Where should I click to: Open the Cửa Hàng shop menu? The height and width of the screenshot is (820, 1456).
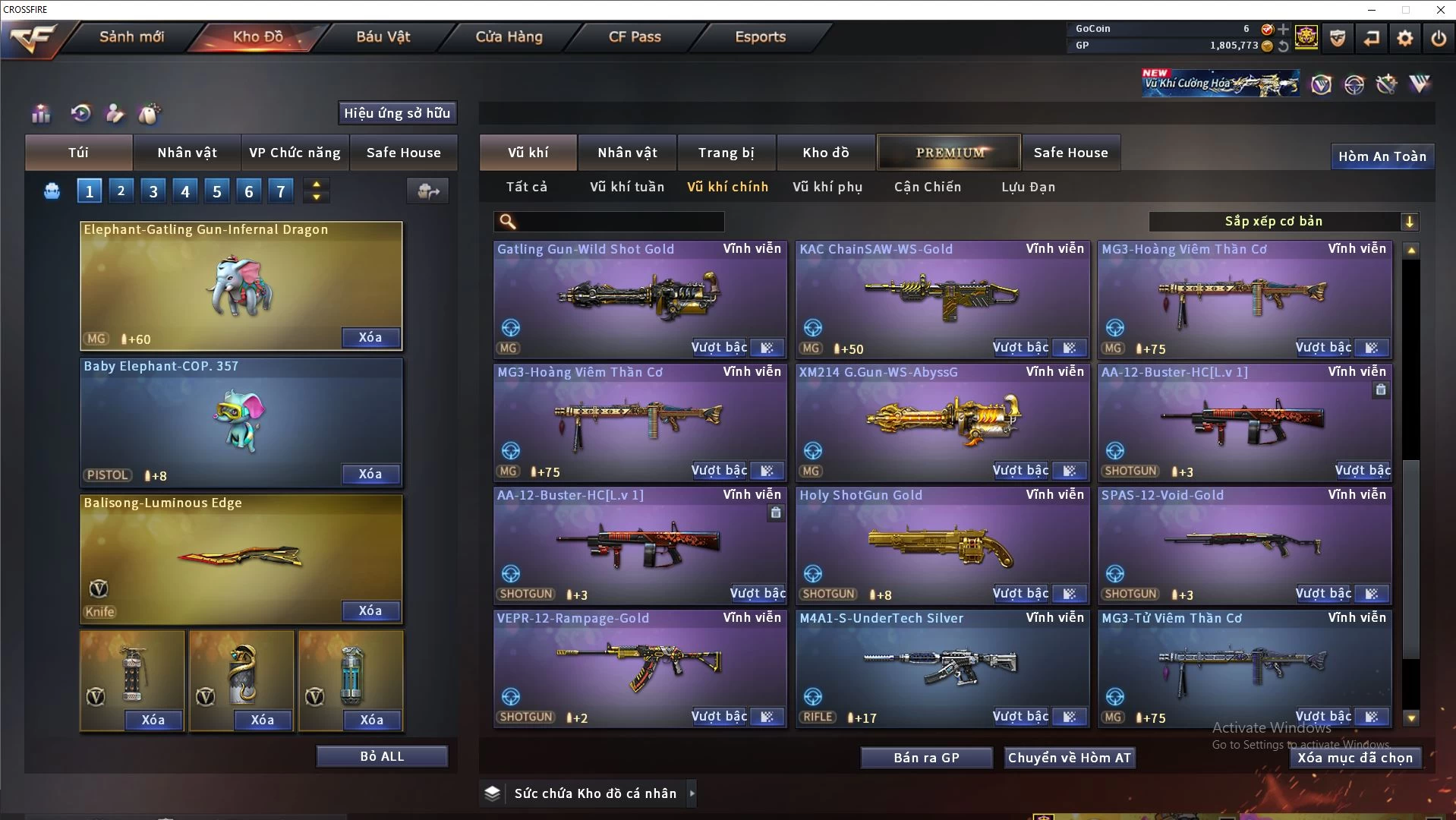tap(509, 36)
